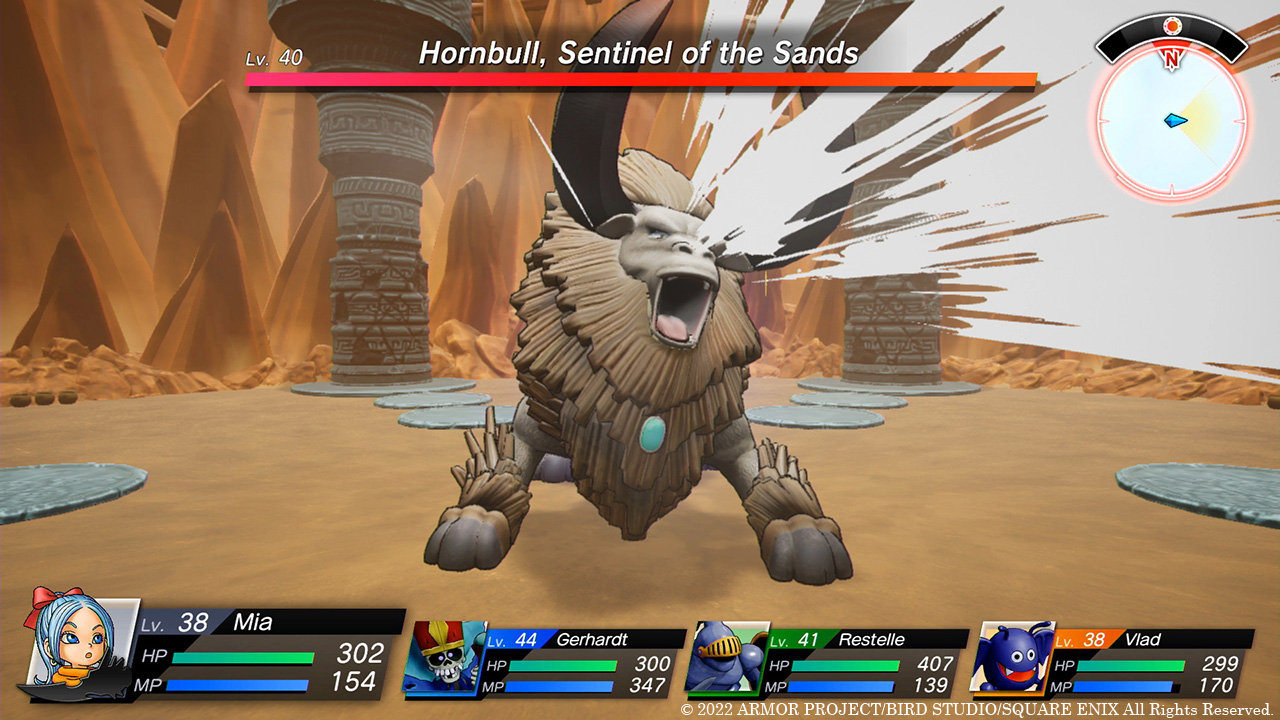Click the circular minimap compass
This screenshot has height=720, width=1280.
pos(1171,120)
